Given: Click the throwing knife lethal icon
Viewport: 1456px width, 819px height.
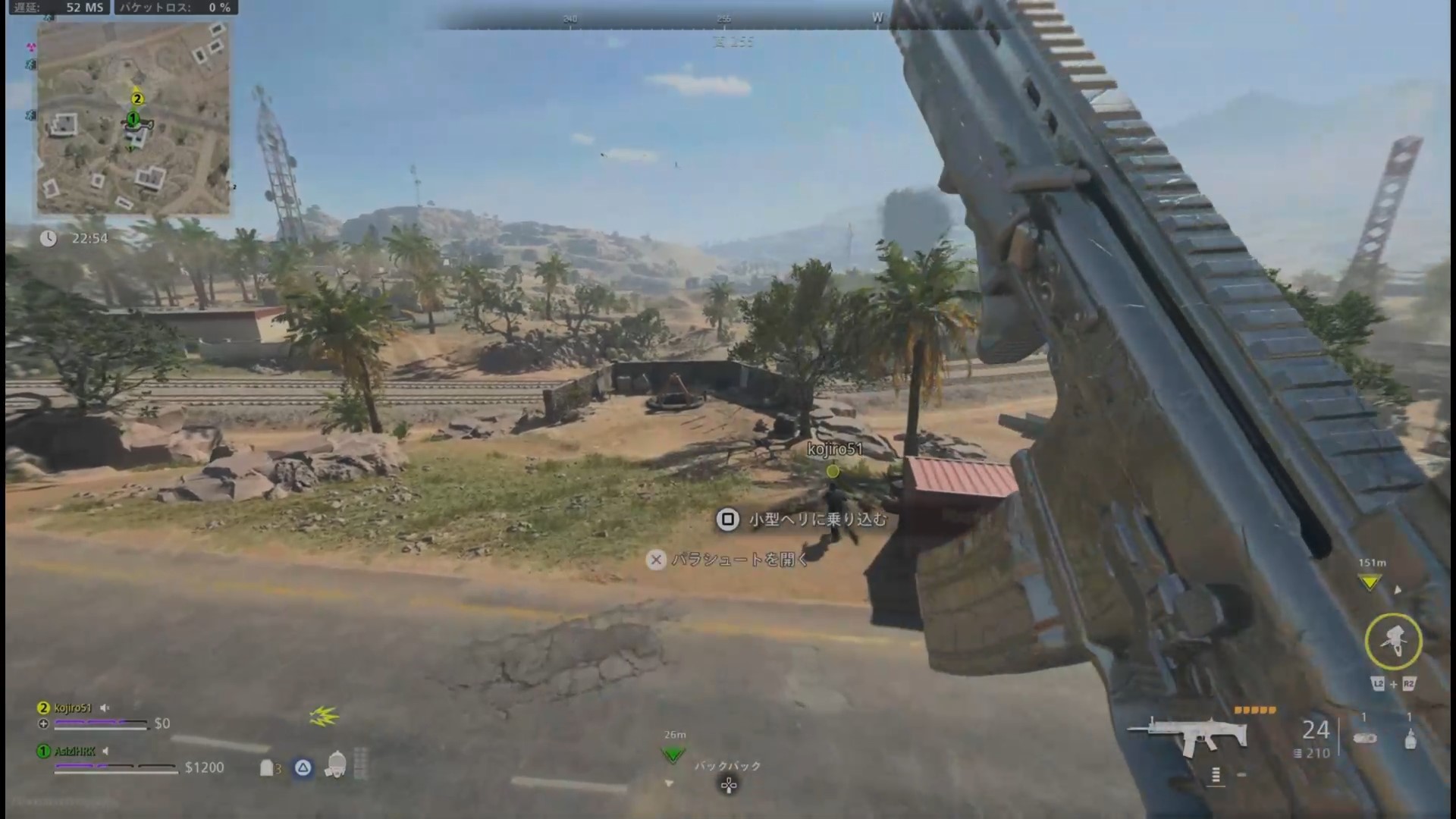Looking at the screenshot, I should click(x=1365, y=738).
